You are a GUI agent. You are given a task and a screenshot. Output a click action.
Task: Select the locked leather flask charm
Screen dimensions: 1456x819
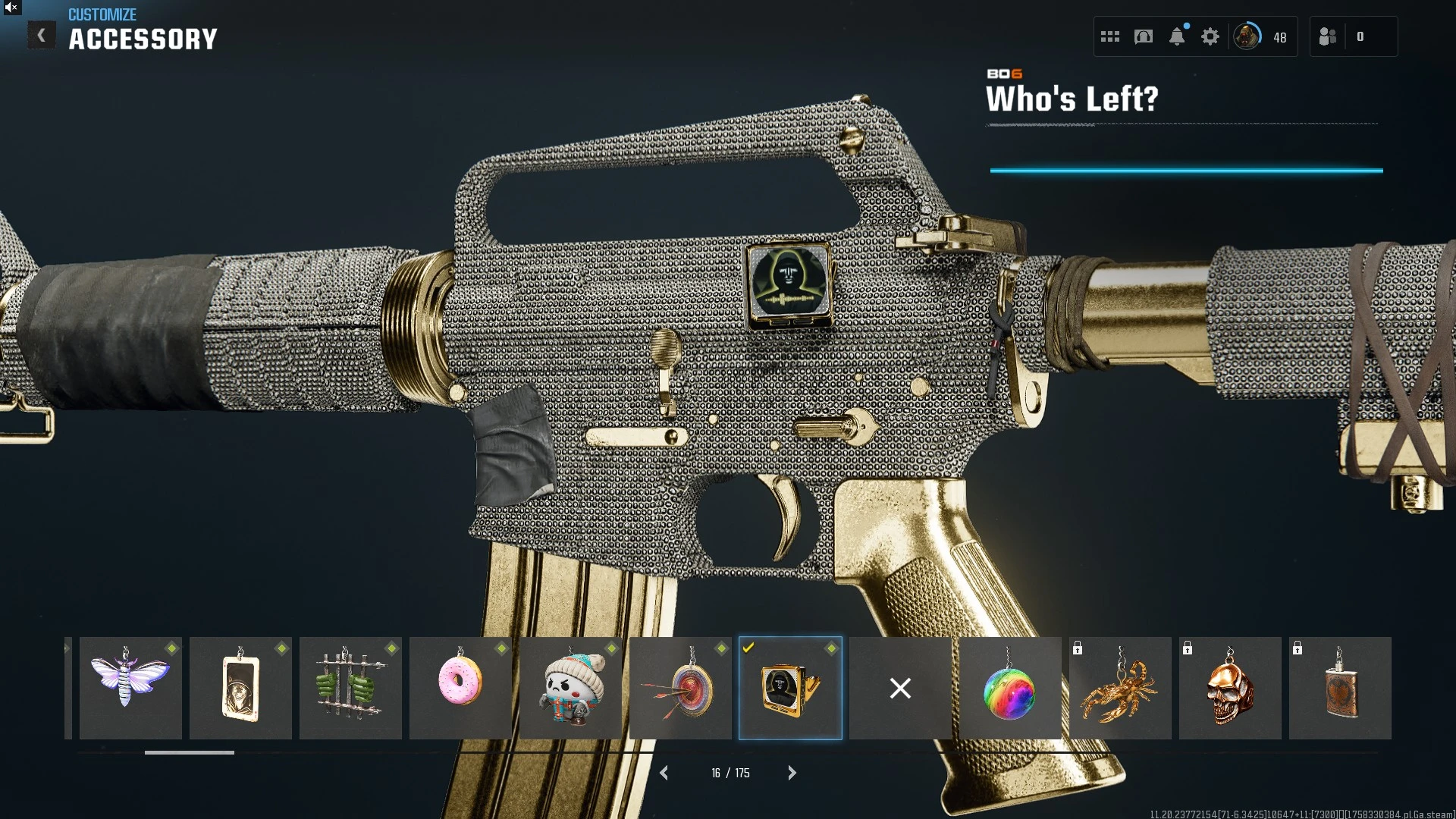pyautogui.click(x=1340, y=688)
